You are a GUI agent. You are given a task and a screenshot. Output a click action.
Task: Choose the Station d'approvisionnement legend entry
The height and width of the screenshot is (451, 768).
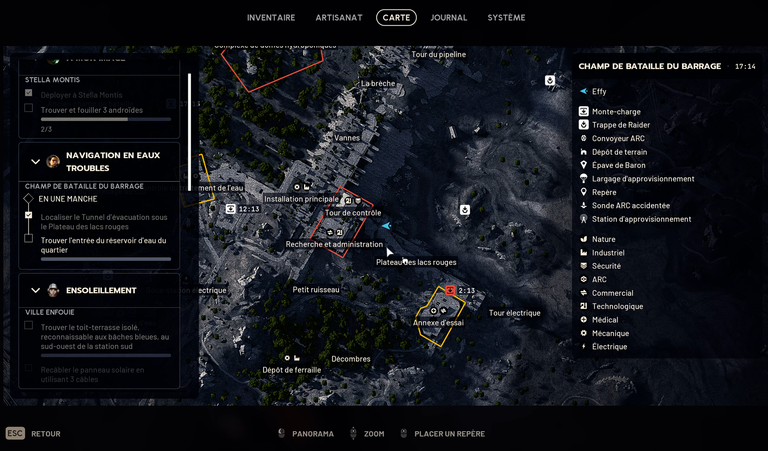tap(641, 219)
